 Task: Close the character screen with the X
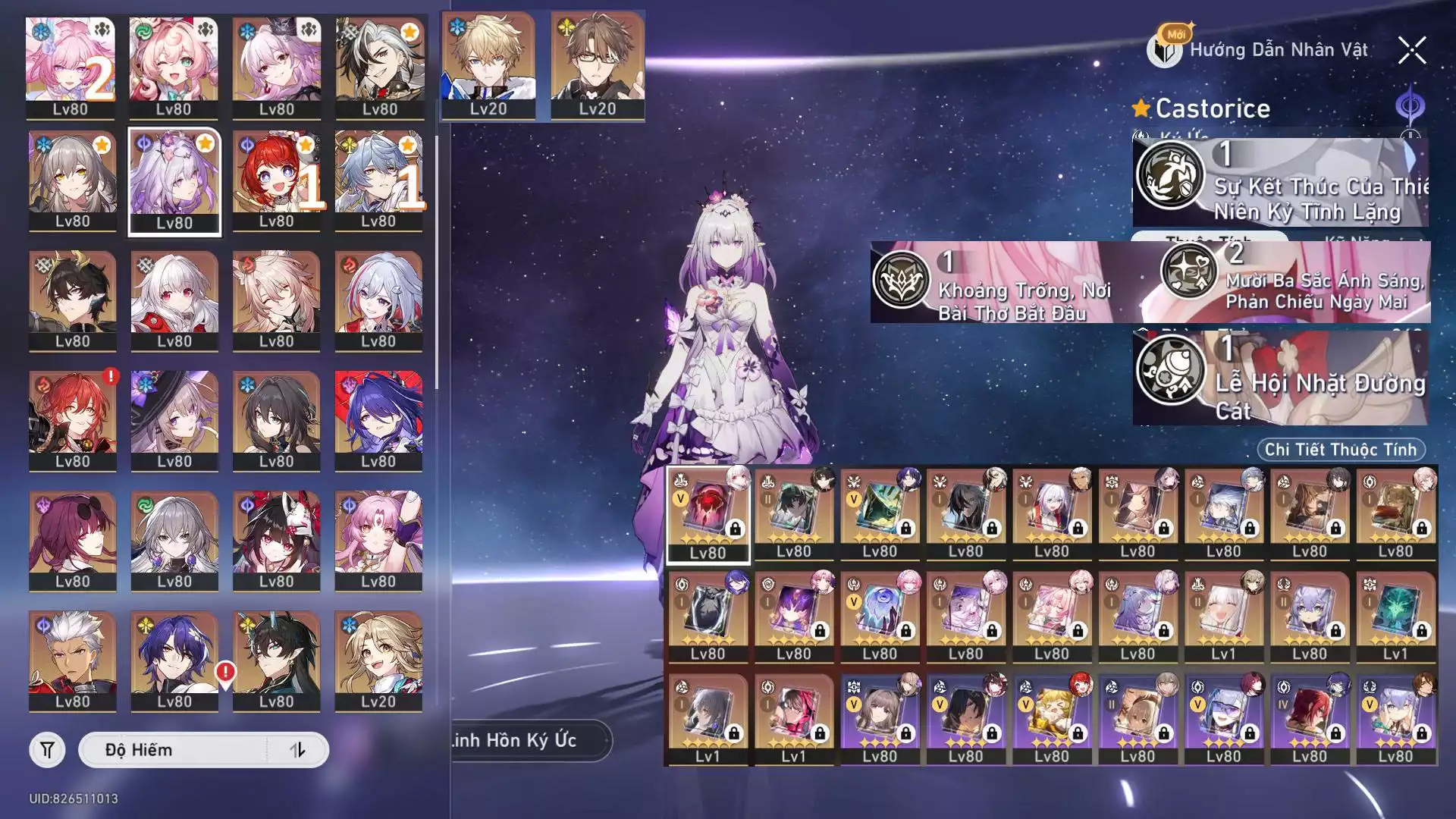pos(1411,51)
